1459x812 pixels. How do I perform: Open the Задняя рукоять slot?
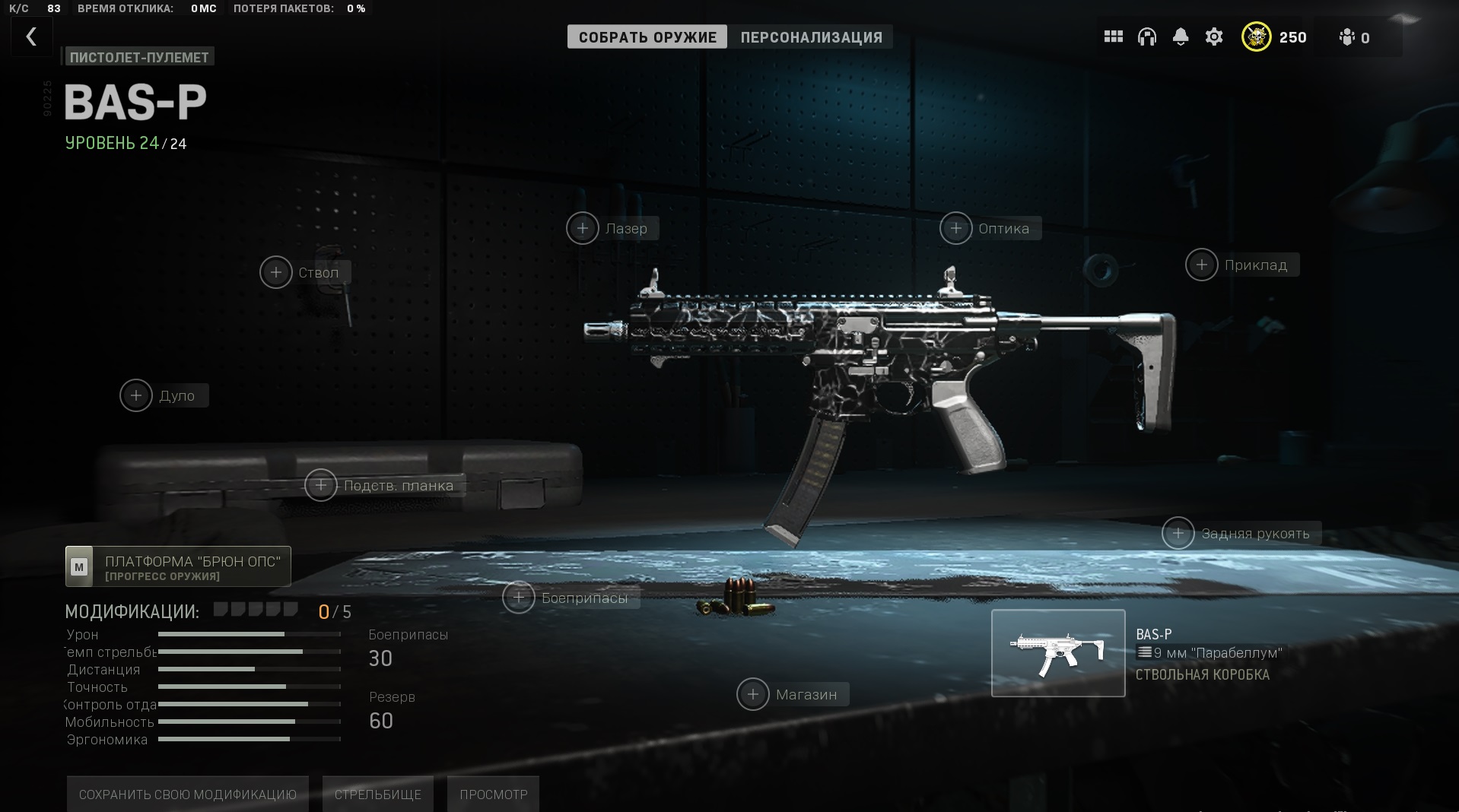coord(1178,533)
